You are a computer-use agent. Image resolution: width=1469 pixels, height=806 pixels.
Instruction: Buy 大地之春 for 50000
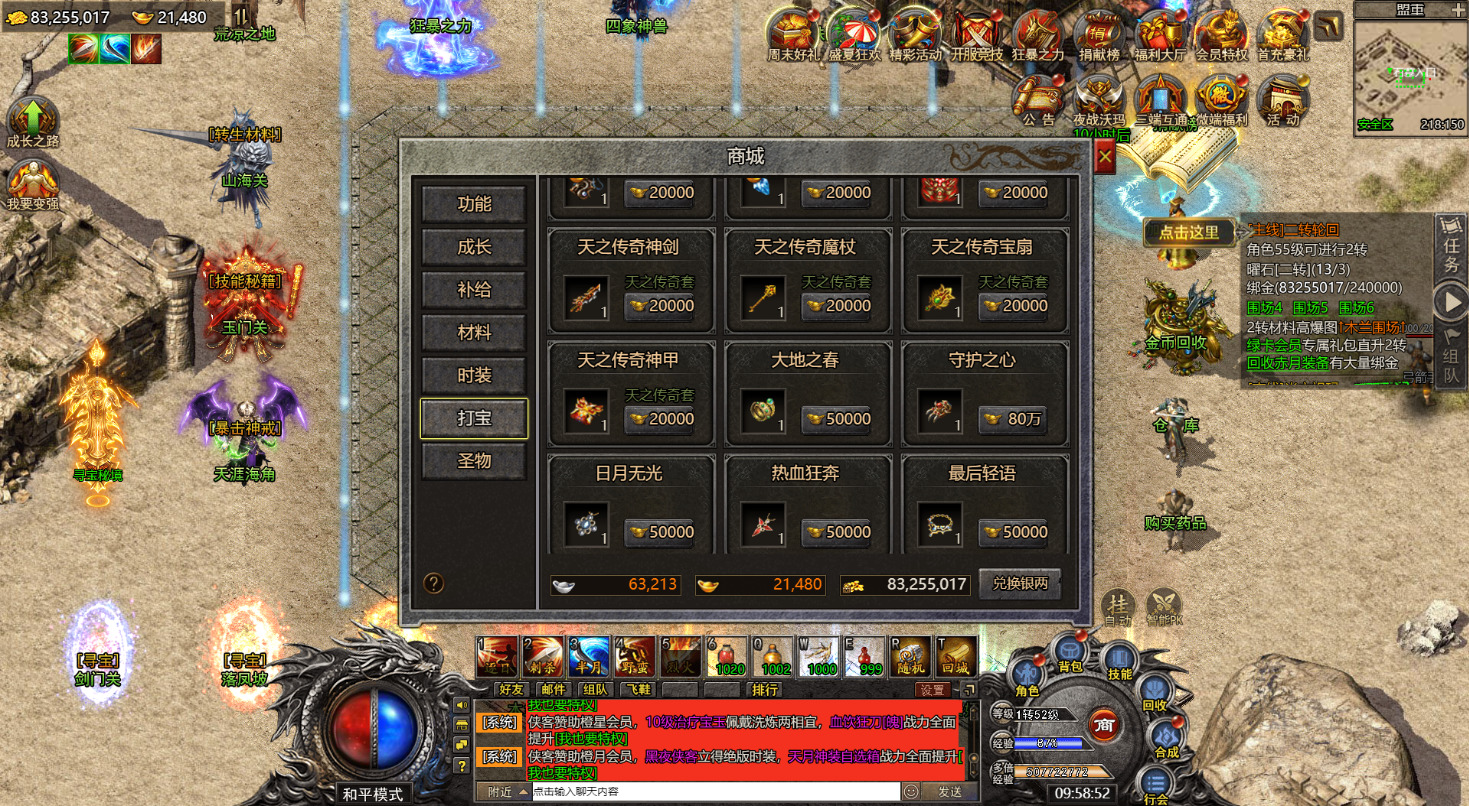(838, 419)
